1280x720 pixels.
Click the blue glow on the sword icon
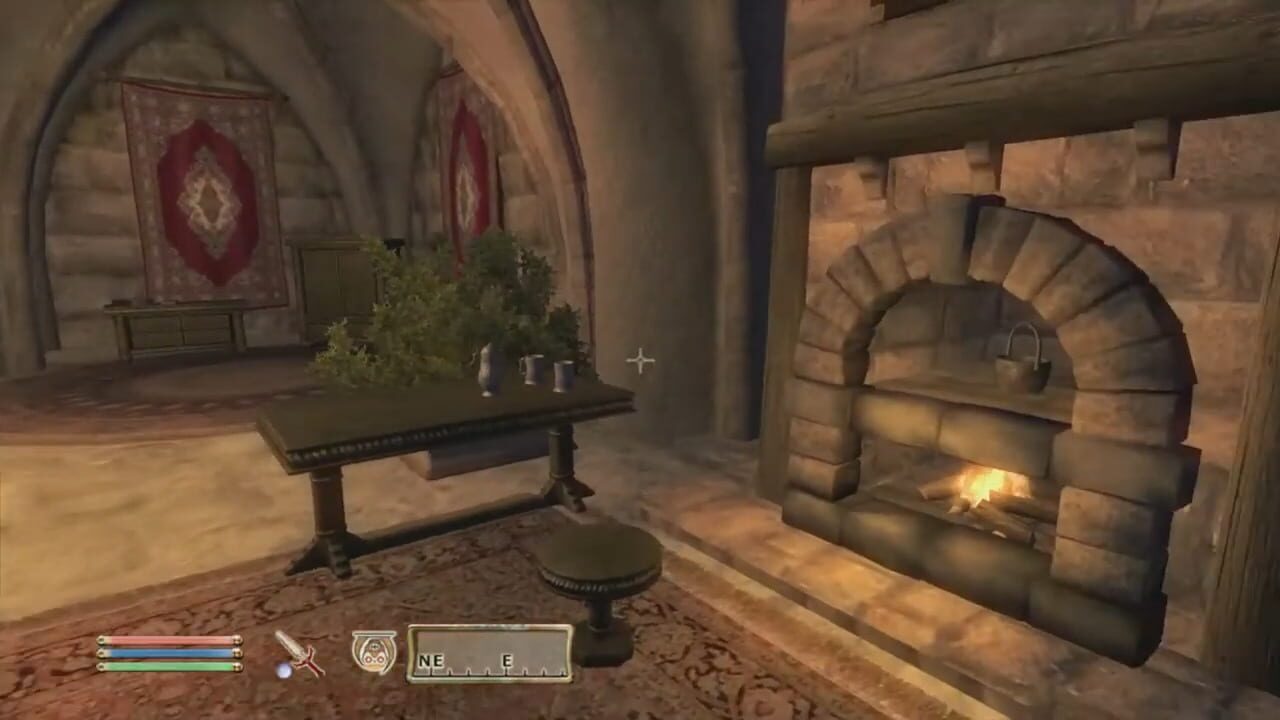click(x=282, y=668)
